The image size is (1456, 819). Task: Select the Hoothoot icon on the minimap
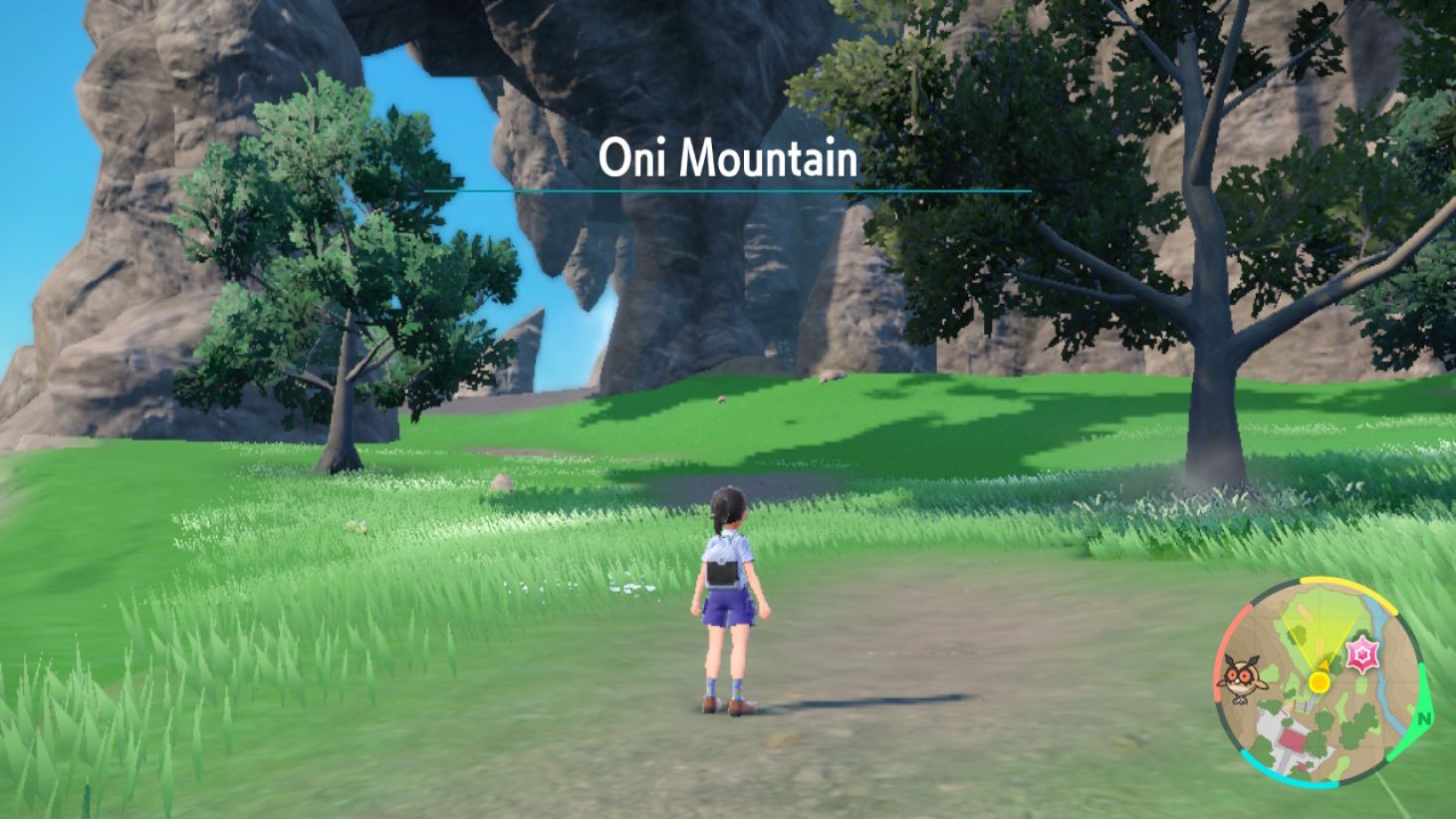(1243, 679)
